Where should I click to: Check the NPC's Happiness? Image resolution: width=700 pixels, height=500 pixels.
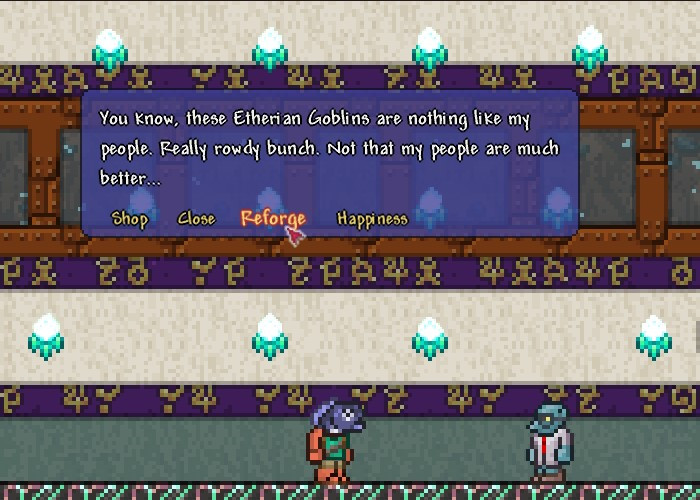tap(372, 219)
